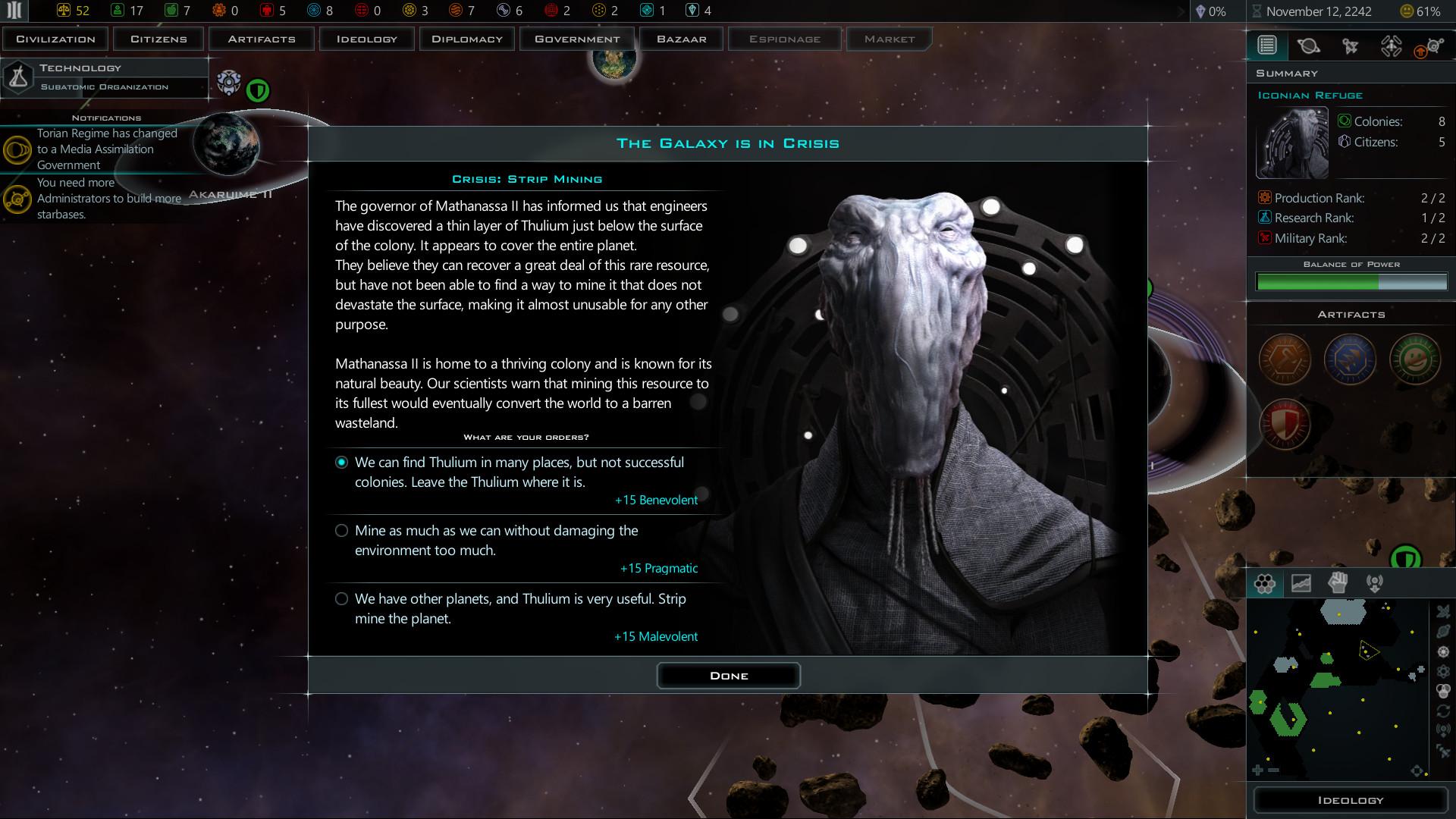Viewport: 1456px width, 819px height.
Task: Switch to the Diplomacy tab
Action: [466, 38]
